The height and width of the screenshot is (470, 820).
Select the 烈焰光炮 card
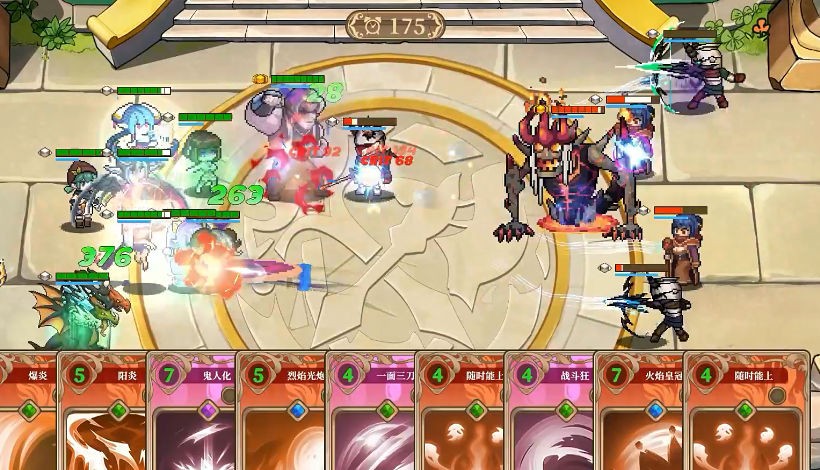point(280,412)
